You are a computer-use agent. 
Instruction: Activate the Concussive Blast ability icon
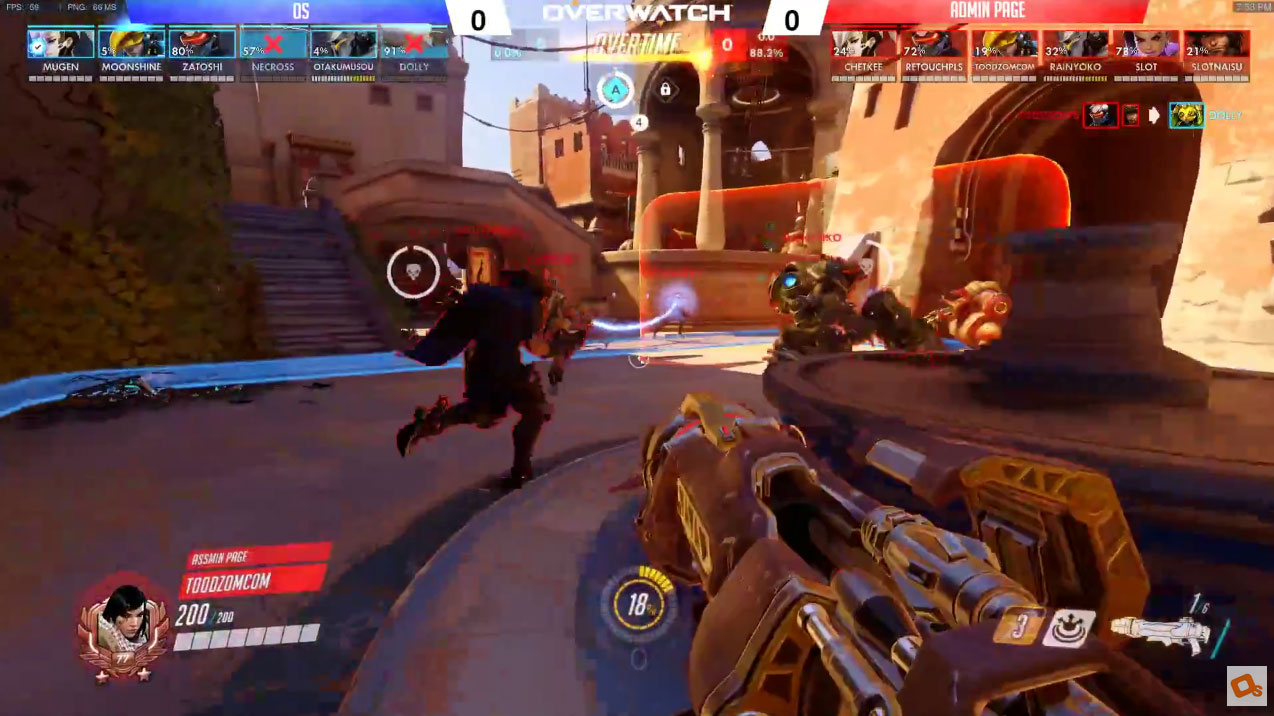pyautogui.click(x=1067, y=629)
